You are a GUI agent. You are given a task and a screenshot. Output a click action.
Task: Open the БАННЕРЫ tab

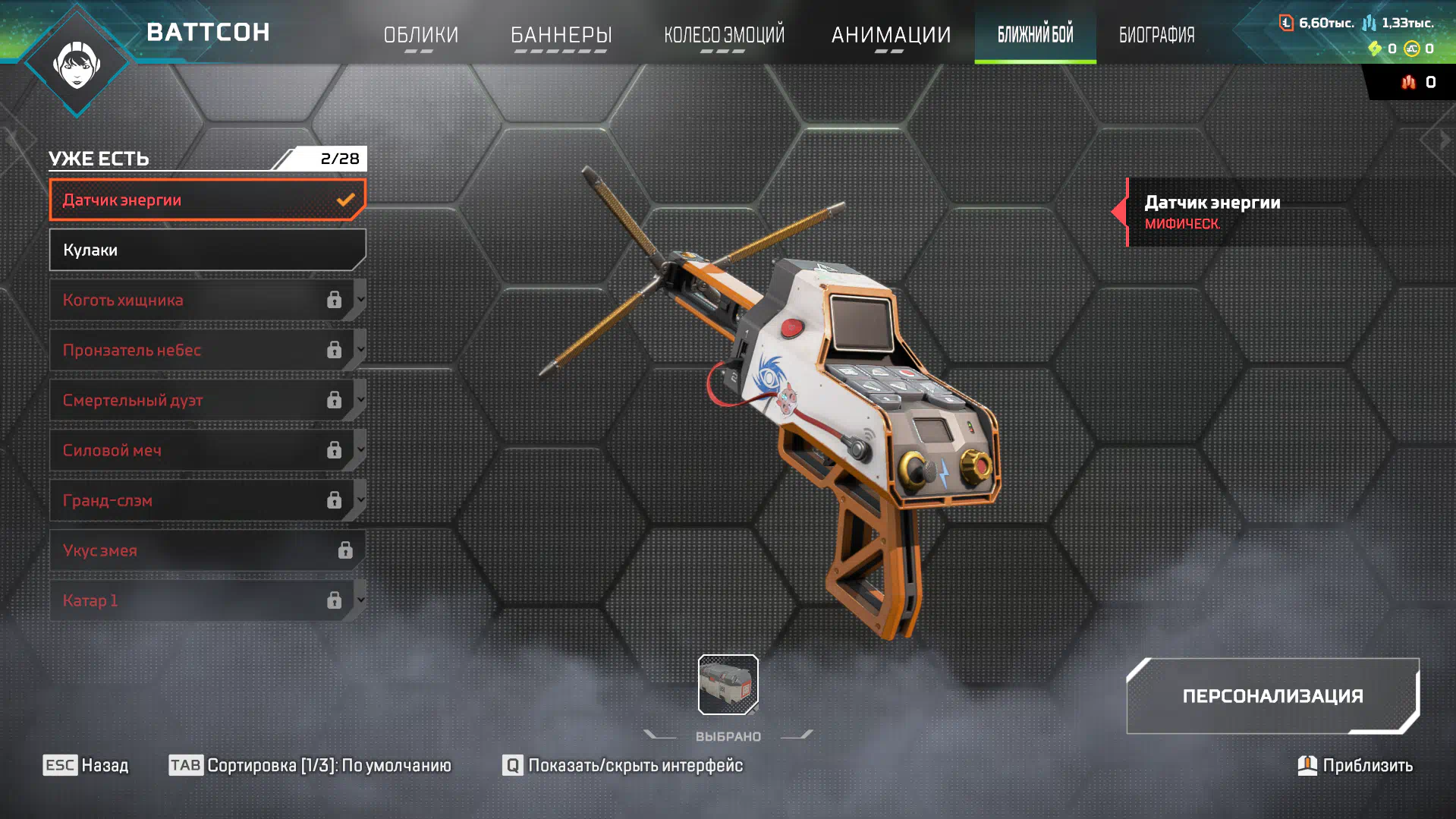tap(561, 35)
